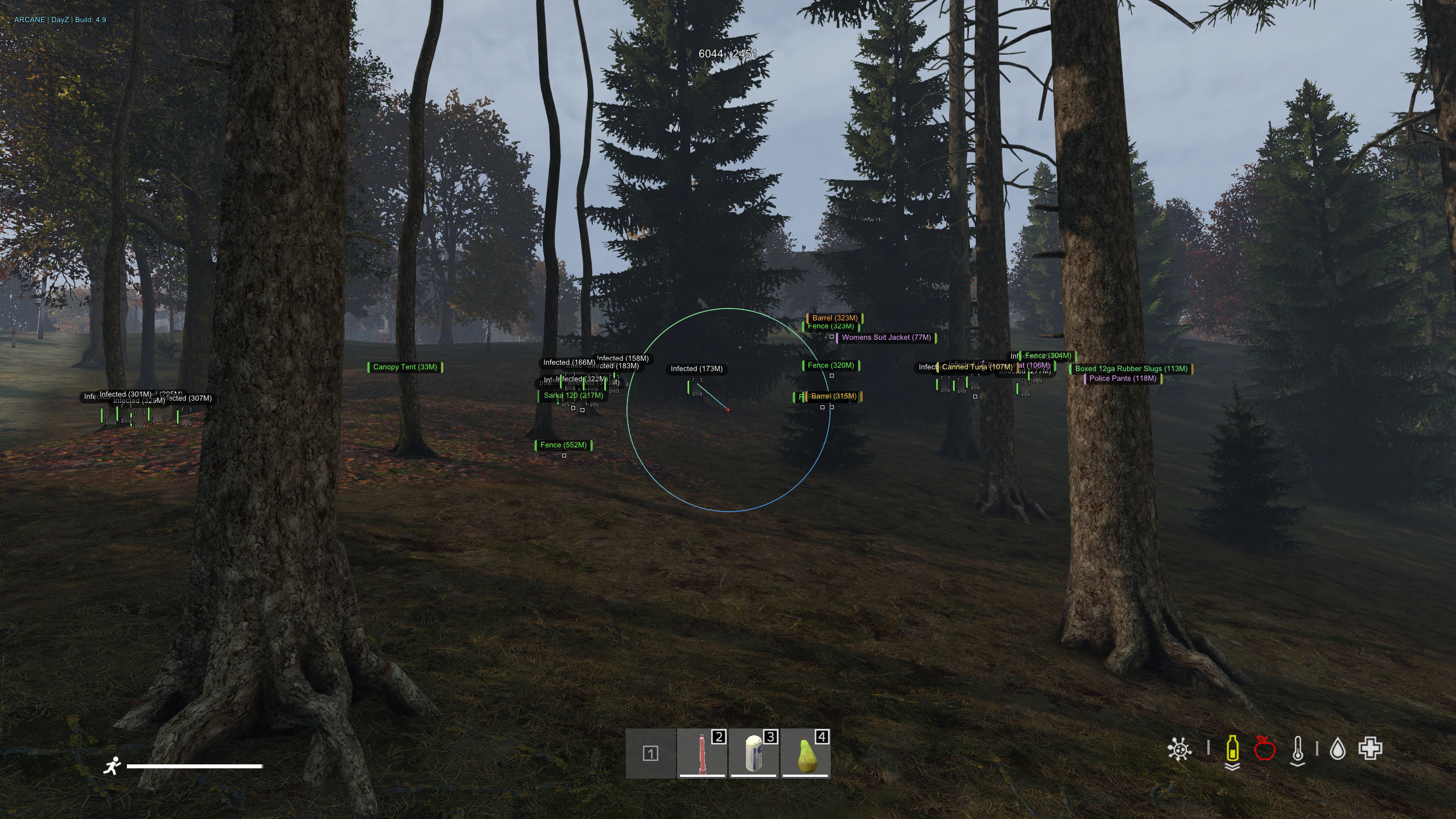
Task: Choose the pear in hotbar slot 4
Action: pos(805,753)
